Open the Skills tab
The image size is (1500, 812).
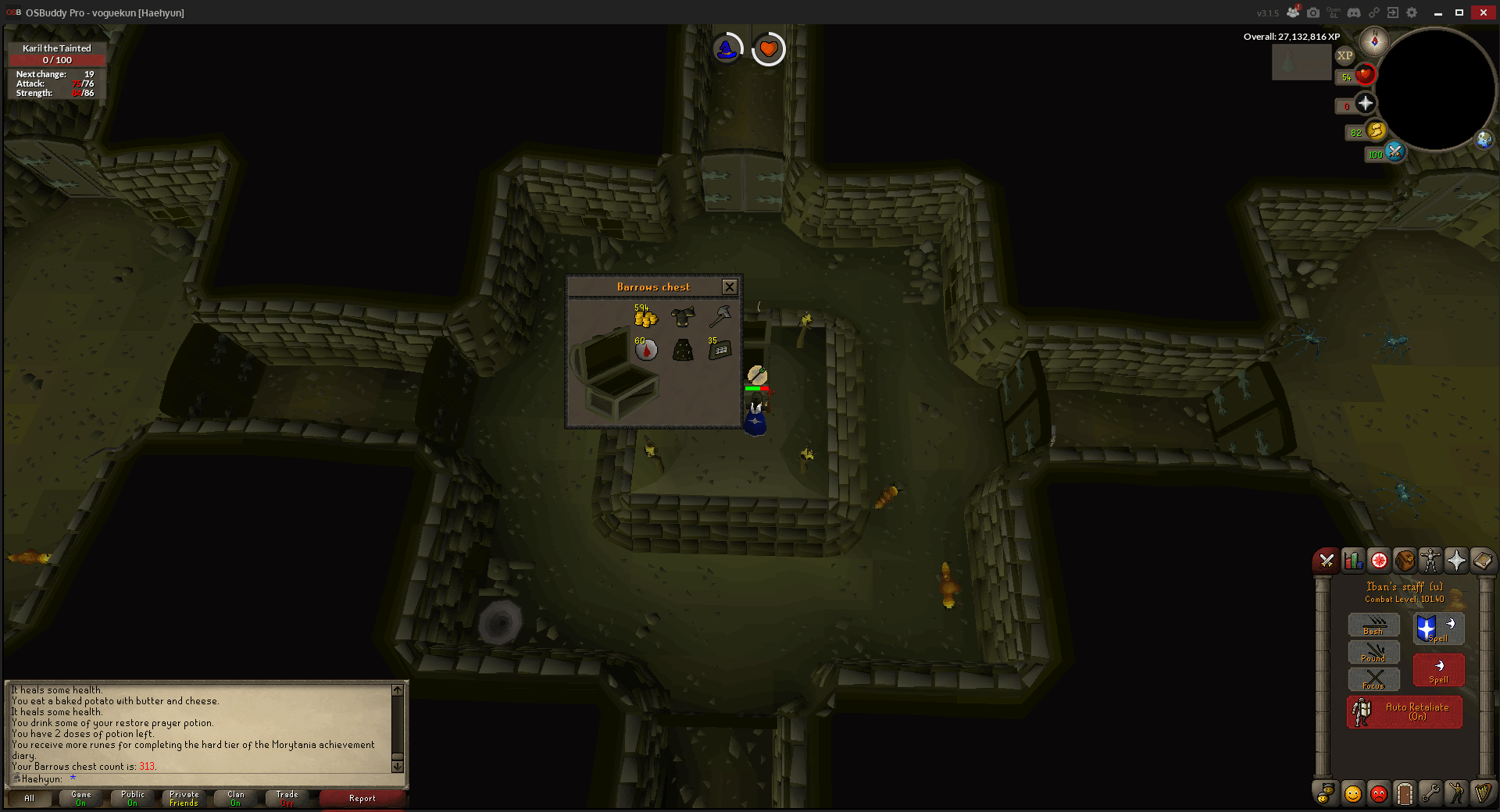(x=1352, y=560)
